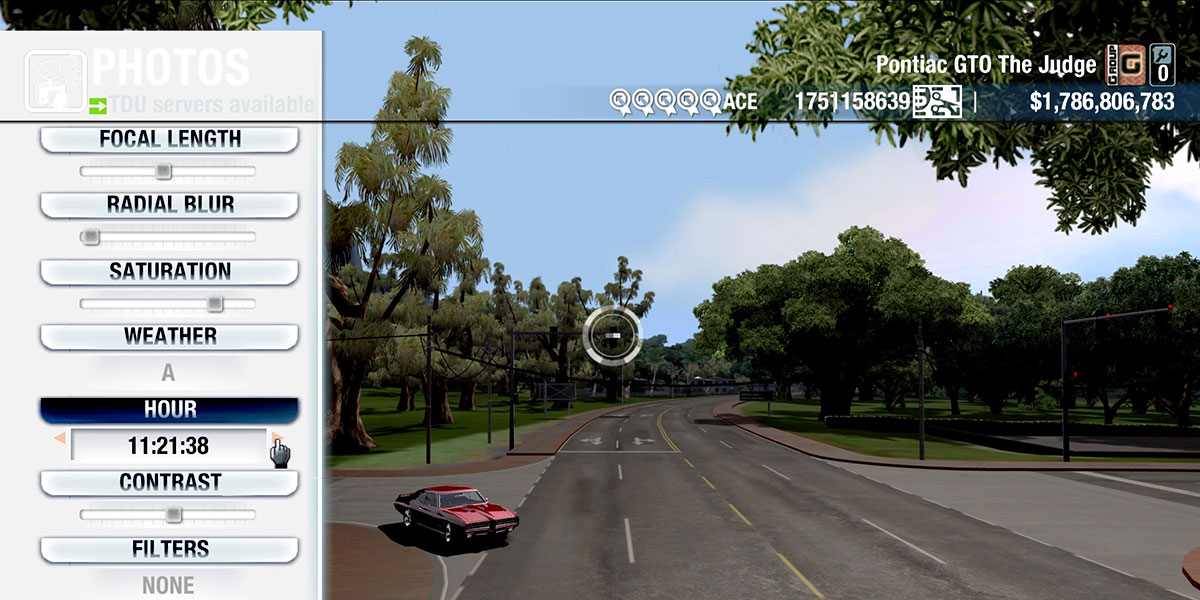The height and width of the screenshot is (600, 1200).
Task: Select the Focal Length option
Action: tap(169, 140)
